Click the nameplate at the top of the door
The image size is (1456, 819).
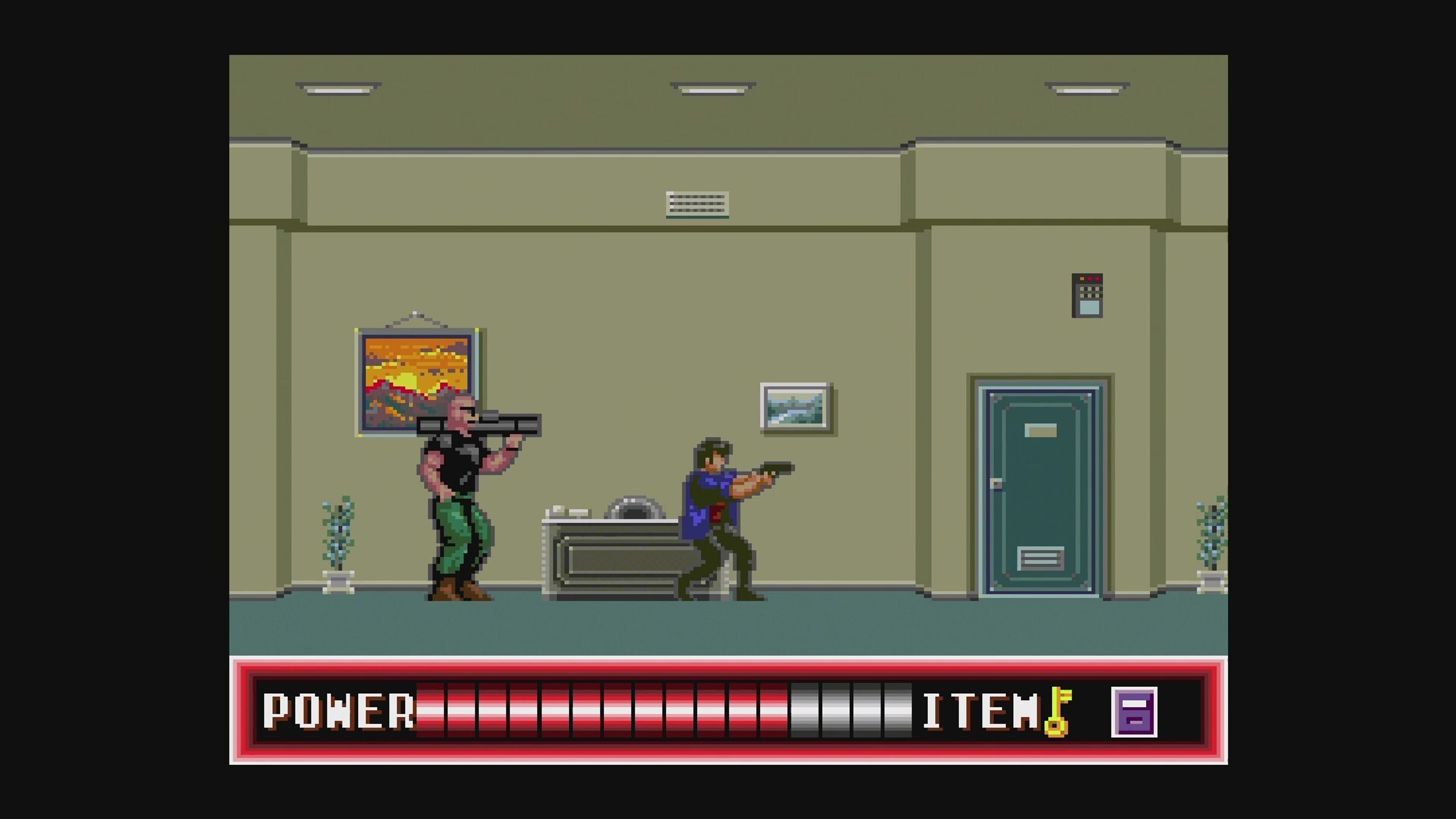point(1041,430)
